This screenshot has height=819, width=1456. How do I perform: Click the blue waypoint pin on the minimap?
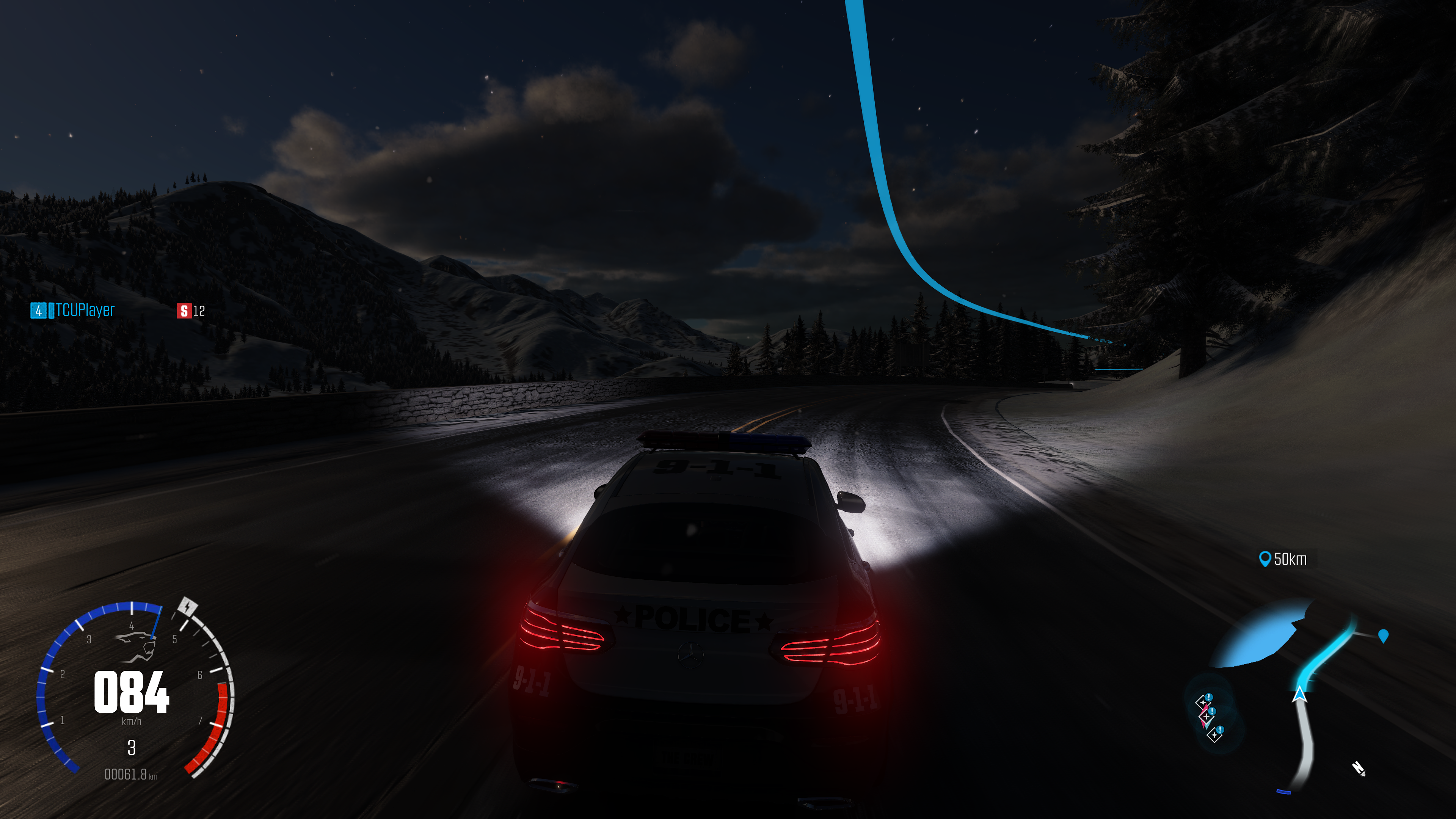point(1382,636)
